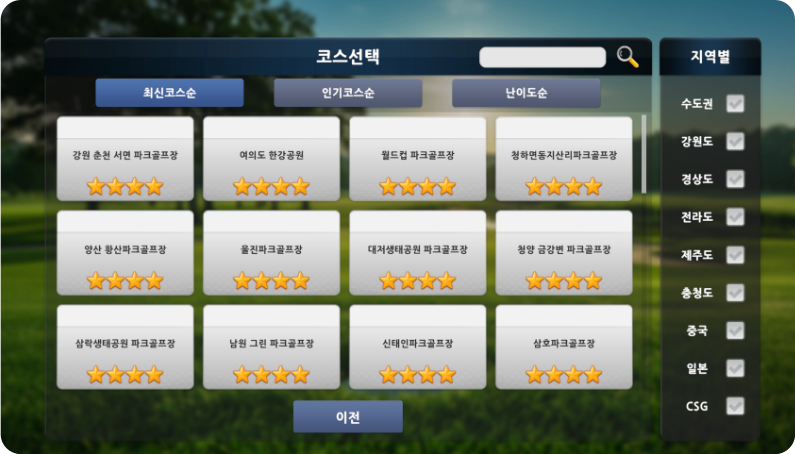Activate the magnifying glass search icon
Viewport: 795px width, 454px height.
coord(628,57)
